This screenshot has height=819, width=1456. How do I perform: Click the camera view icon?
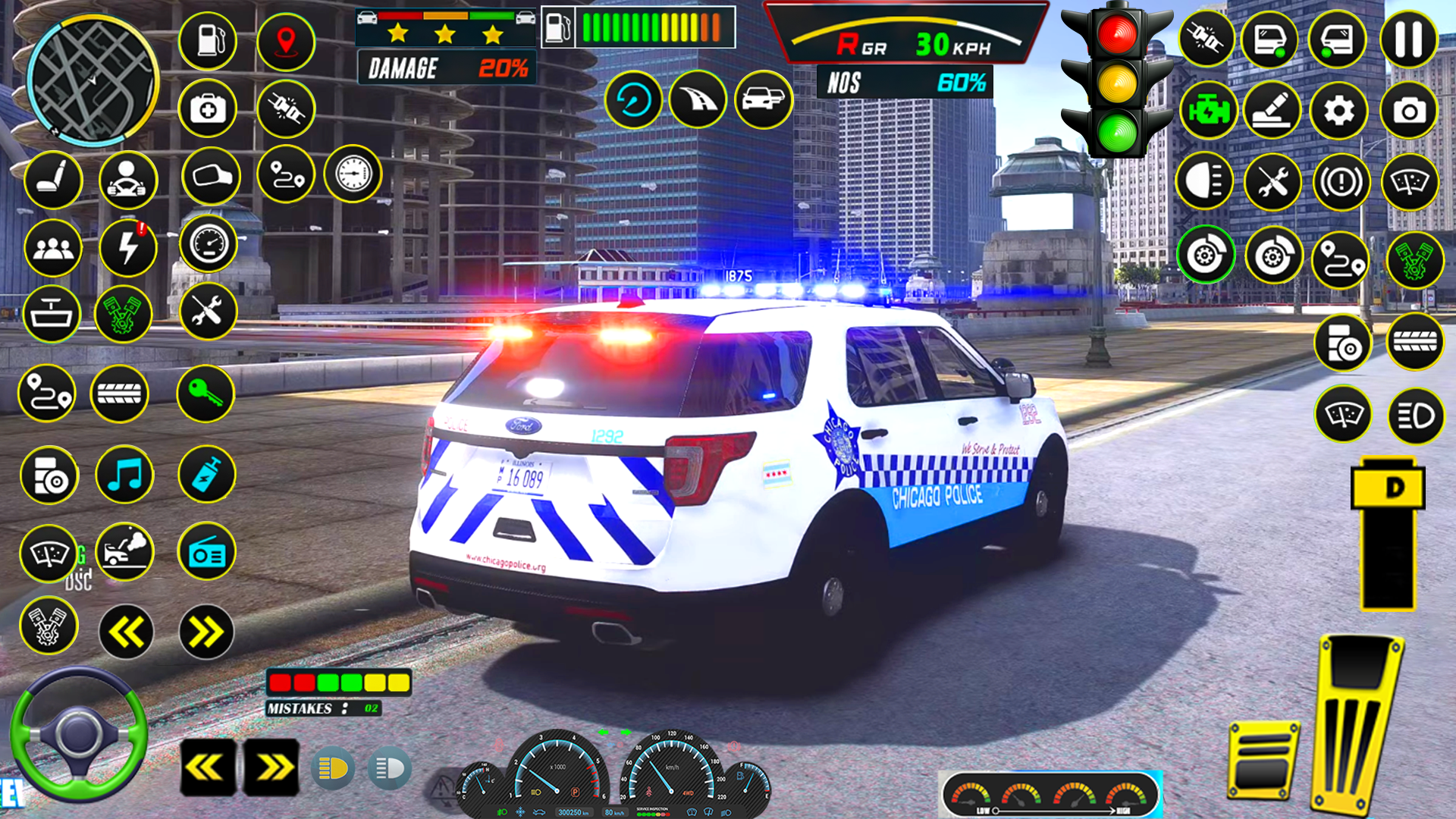pyautogui.click(x=1409, y=108)
